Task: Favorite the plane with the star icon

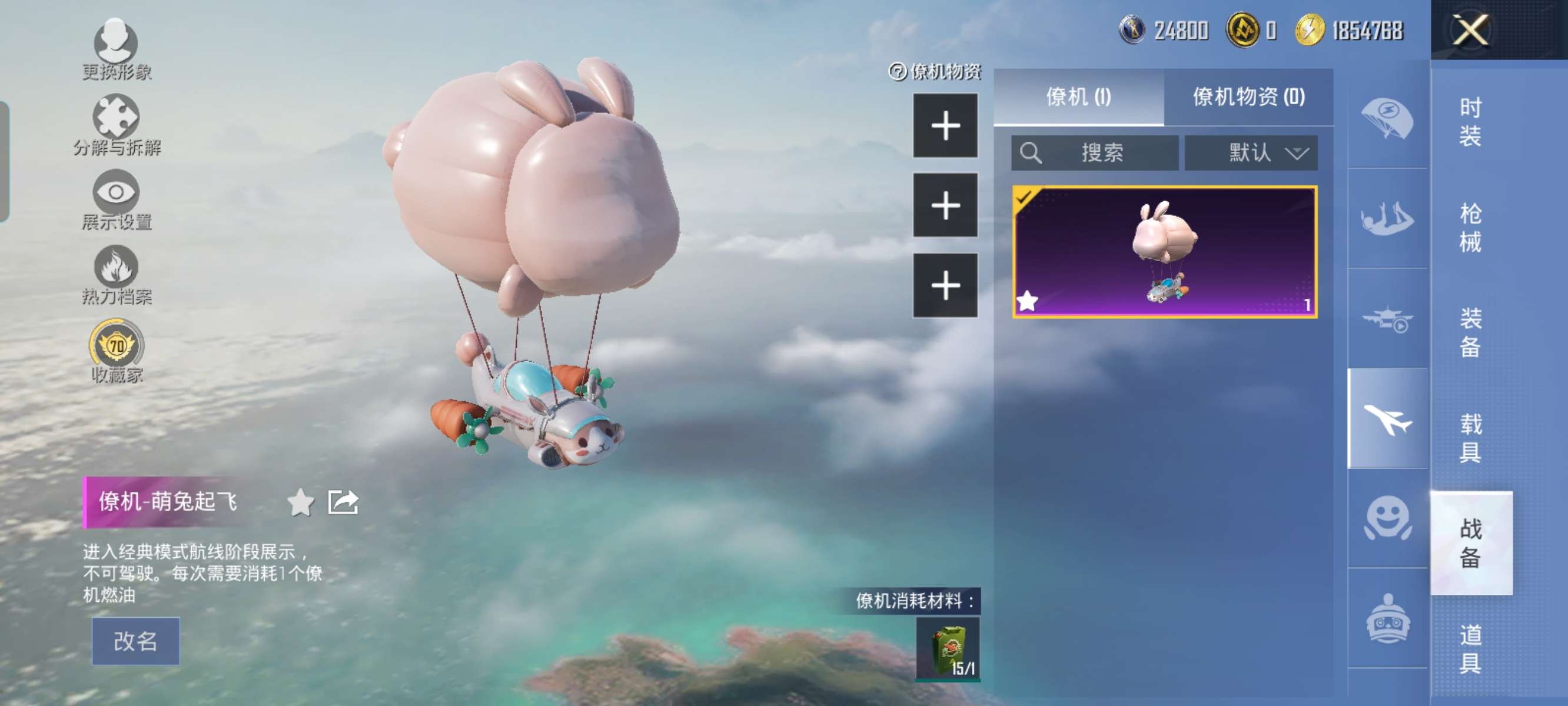Action: click(300, 502)
